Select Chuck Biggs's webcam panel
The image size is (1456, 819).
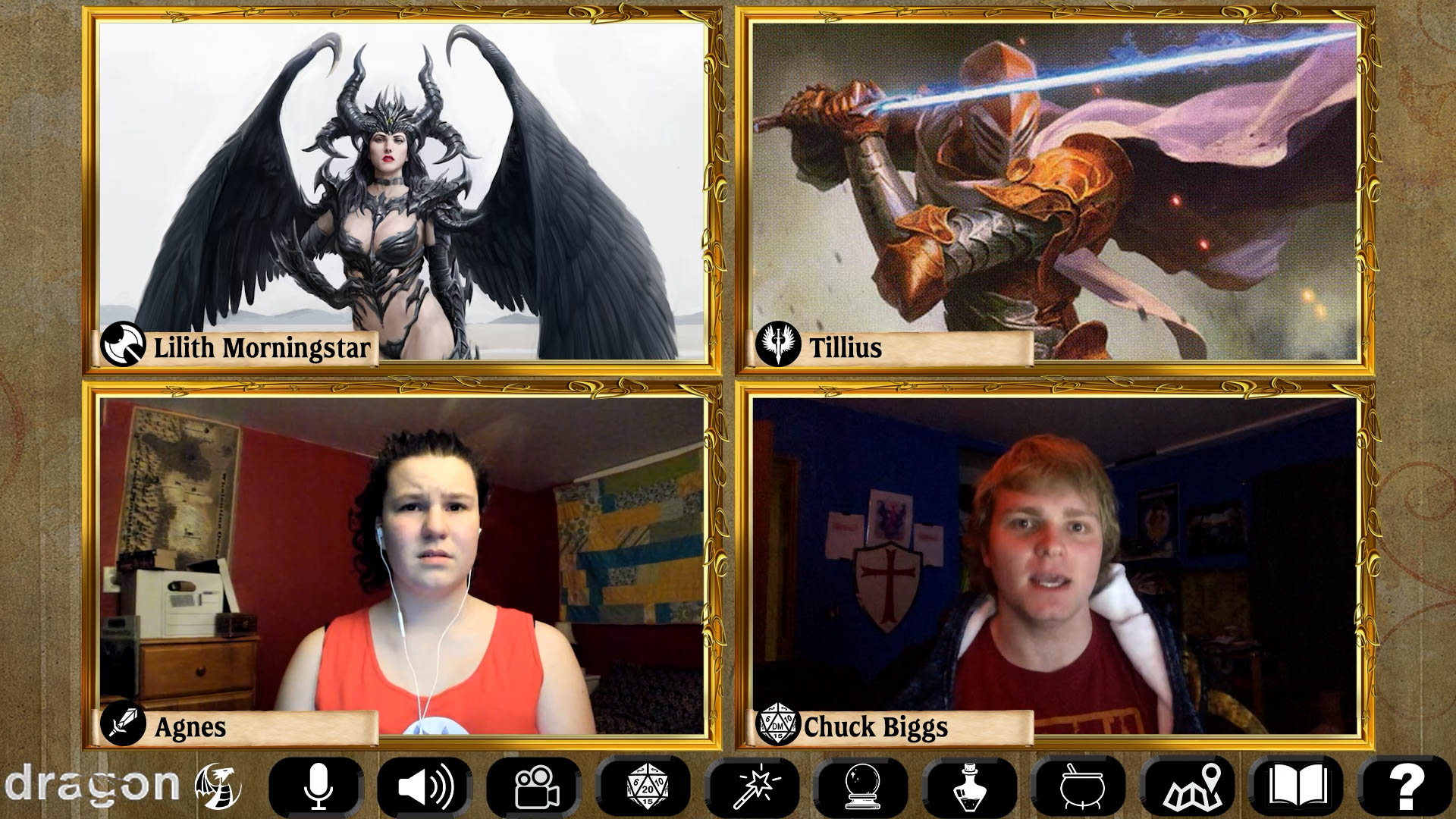pos(1054,565)
